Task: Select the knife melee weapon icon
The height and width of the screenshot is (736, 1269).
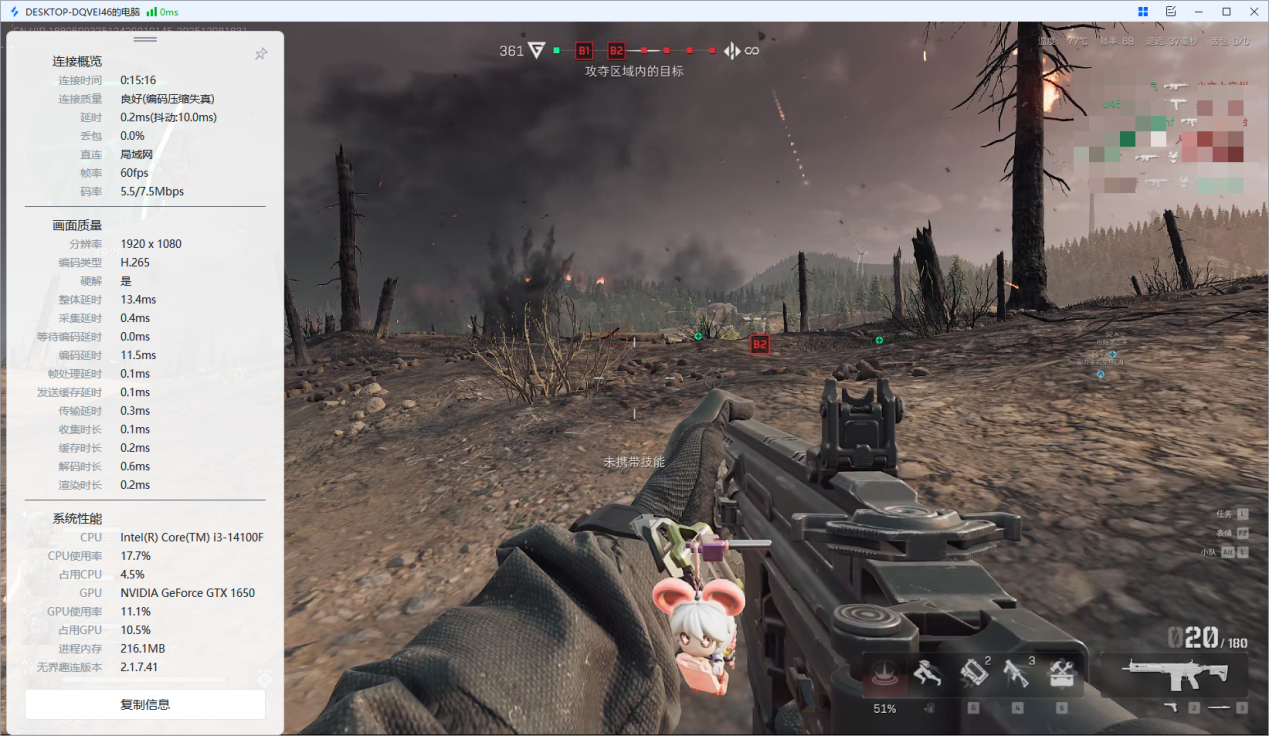Action: [1219, 708]
